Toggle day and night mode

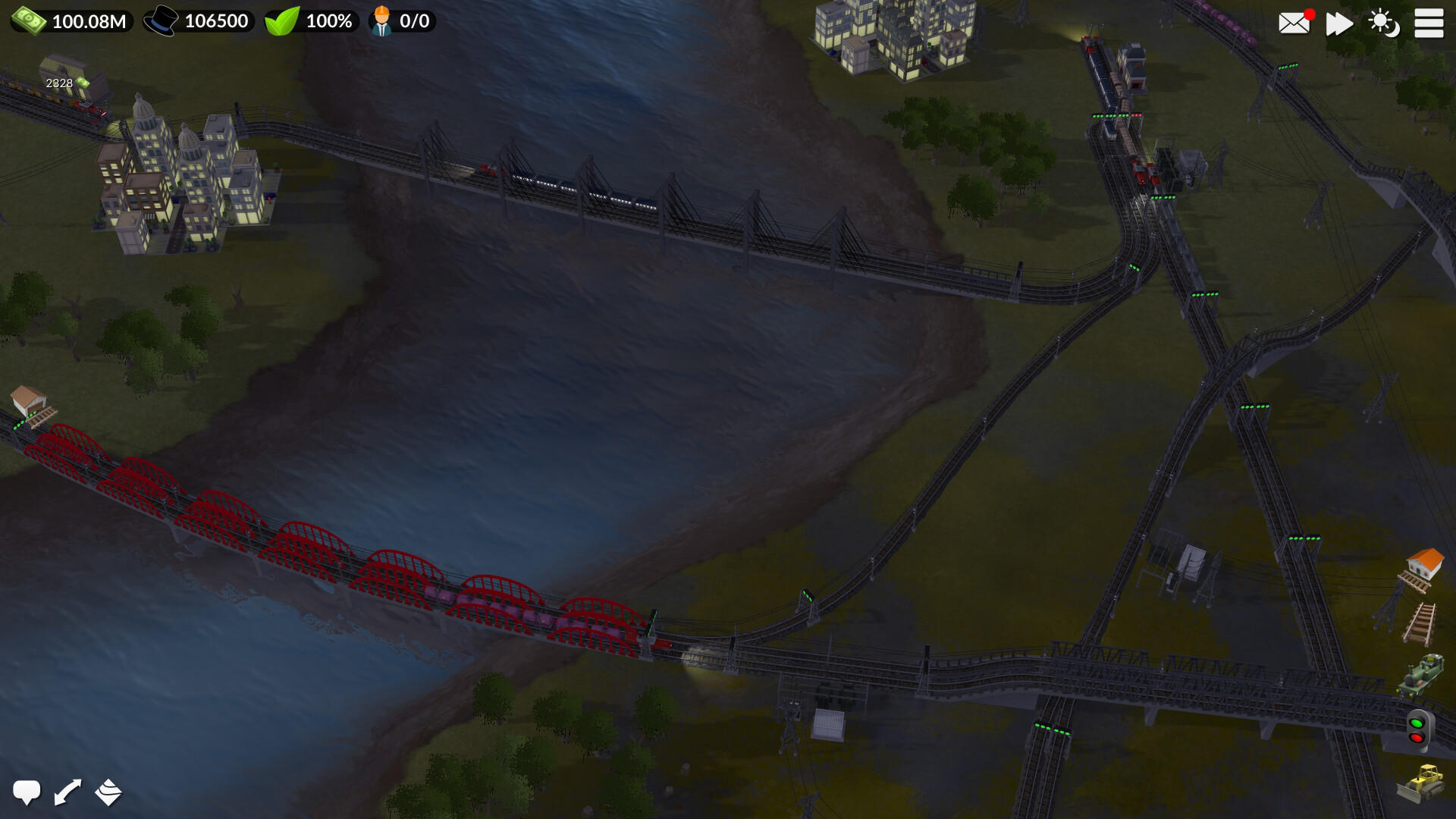pyautogui.click(x=1384, y=23)
